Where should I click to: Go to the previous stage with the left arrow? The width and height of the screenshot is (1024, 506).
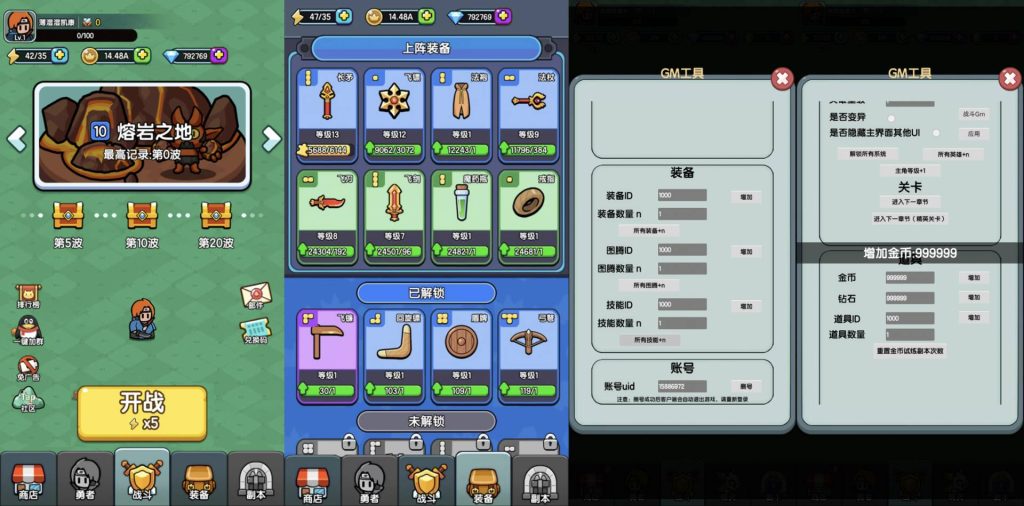coord(17,138)
